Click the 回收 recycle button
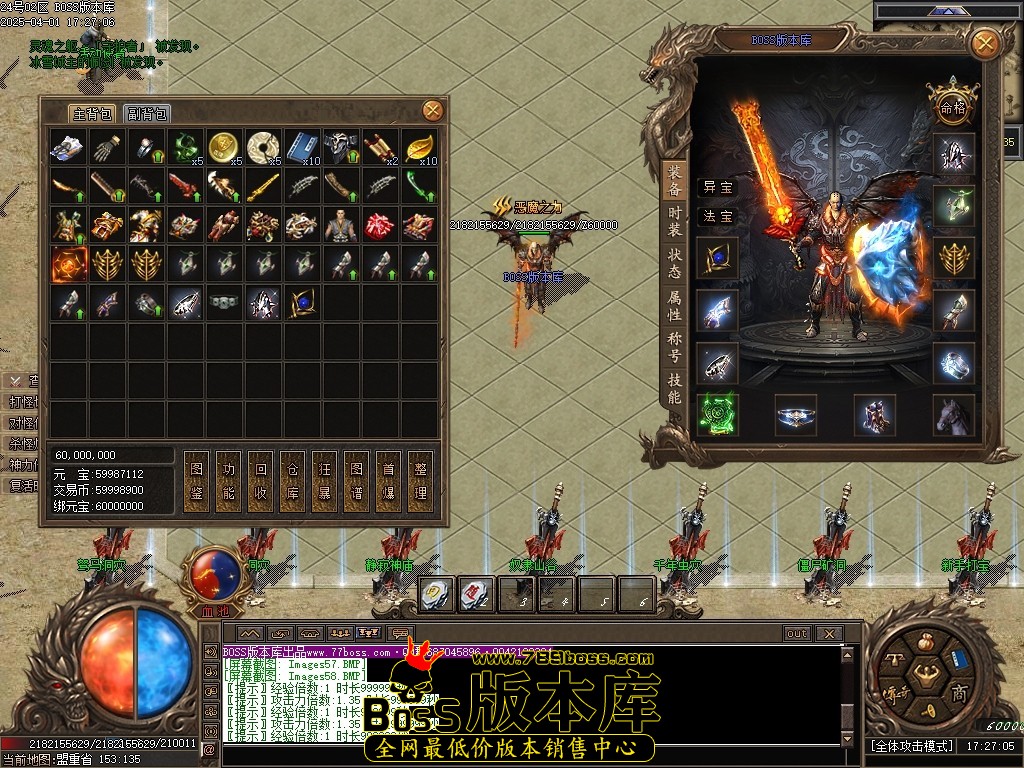 tap(261, 480)
